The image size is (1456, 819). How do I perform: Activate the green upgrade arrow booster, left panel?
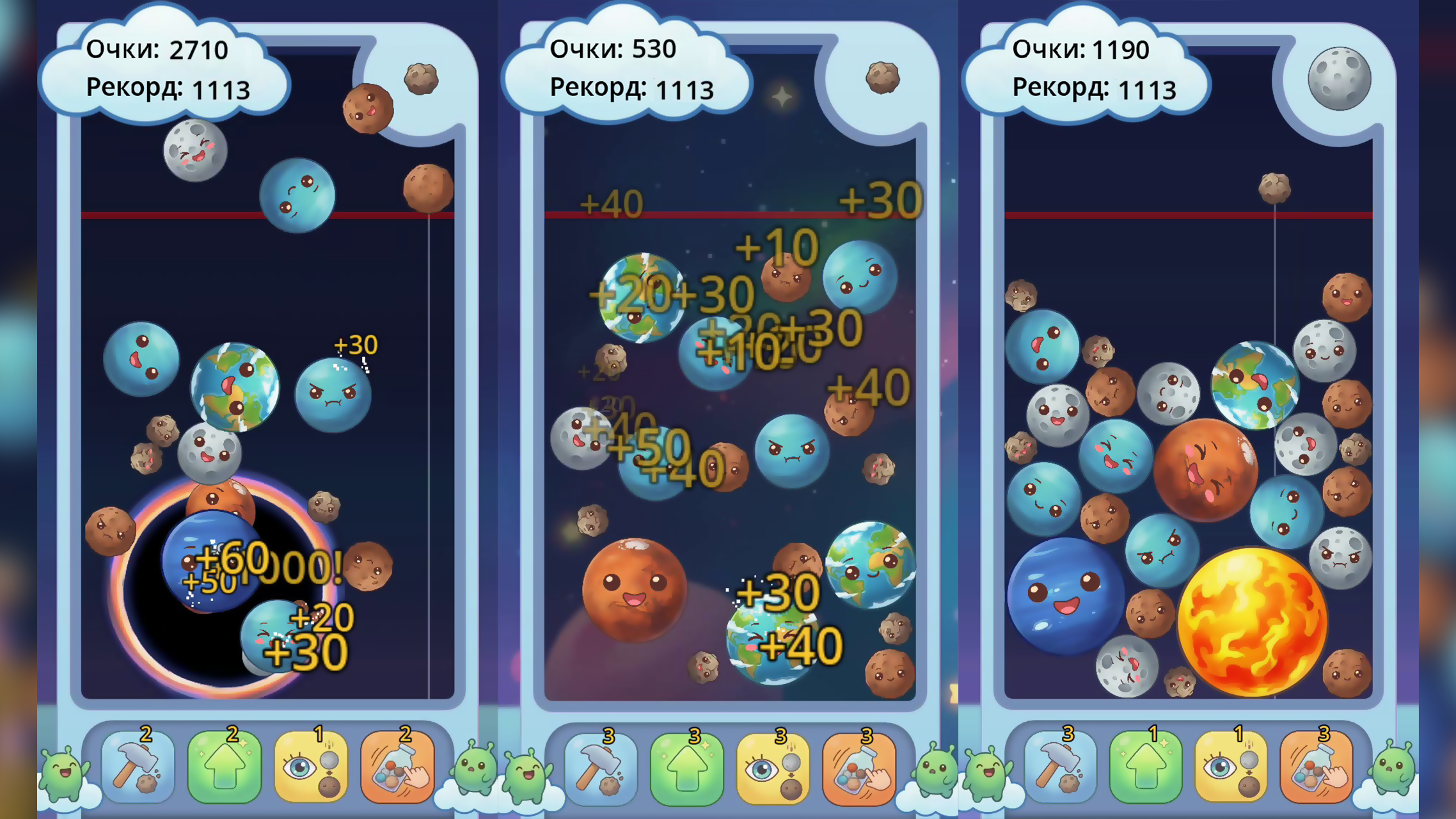point(225,767)
